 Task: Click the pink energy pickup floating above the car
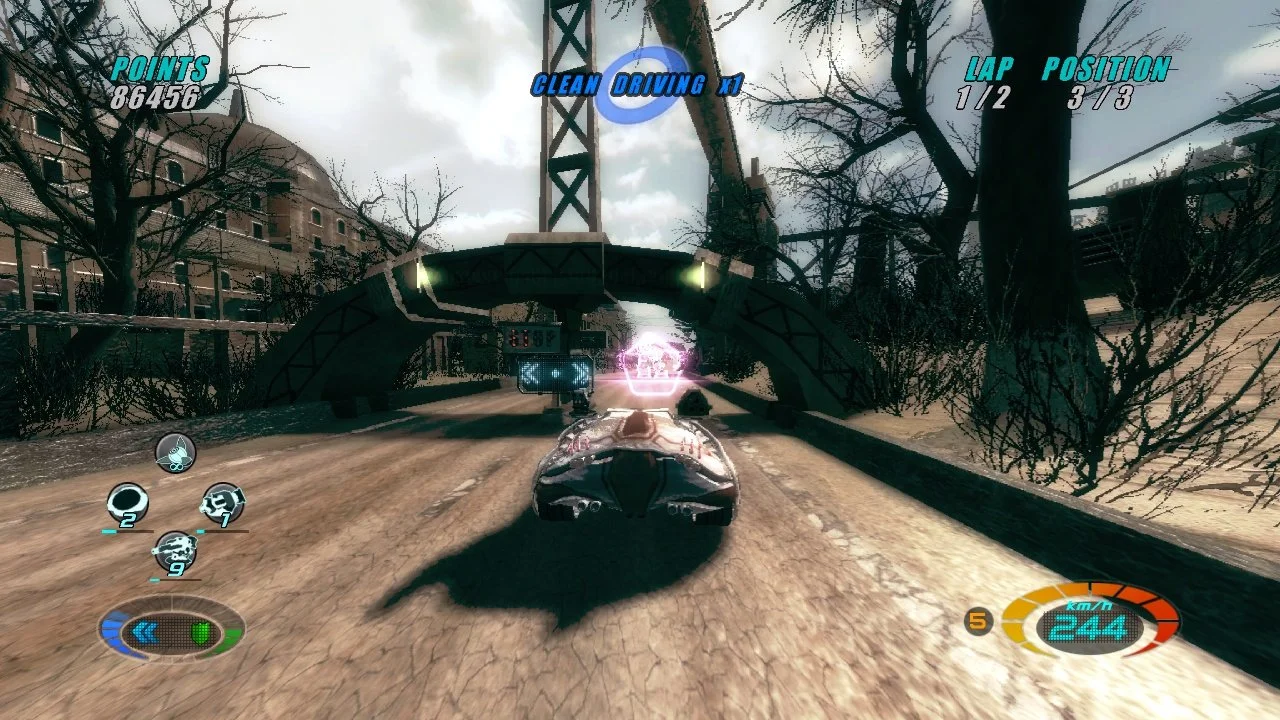(650, 360)
